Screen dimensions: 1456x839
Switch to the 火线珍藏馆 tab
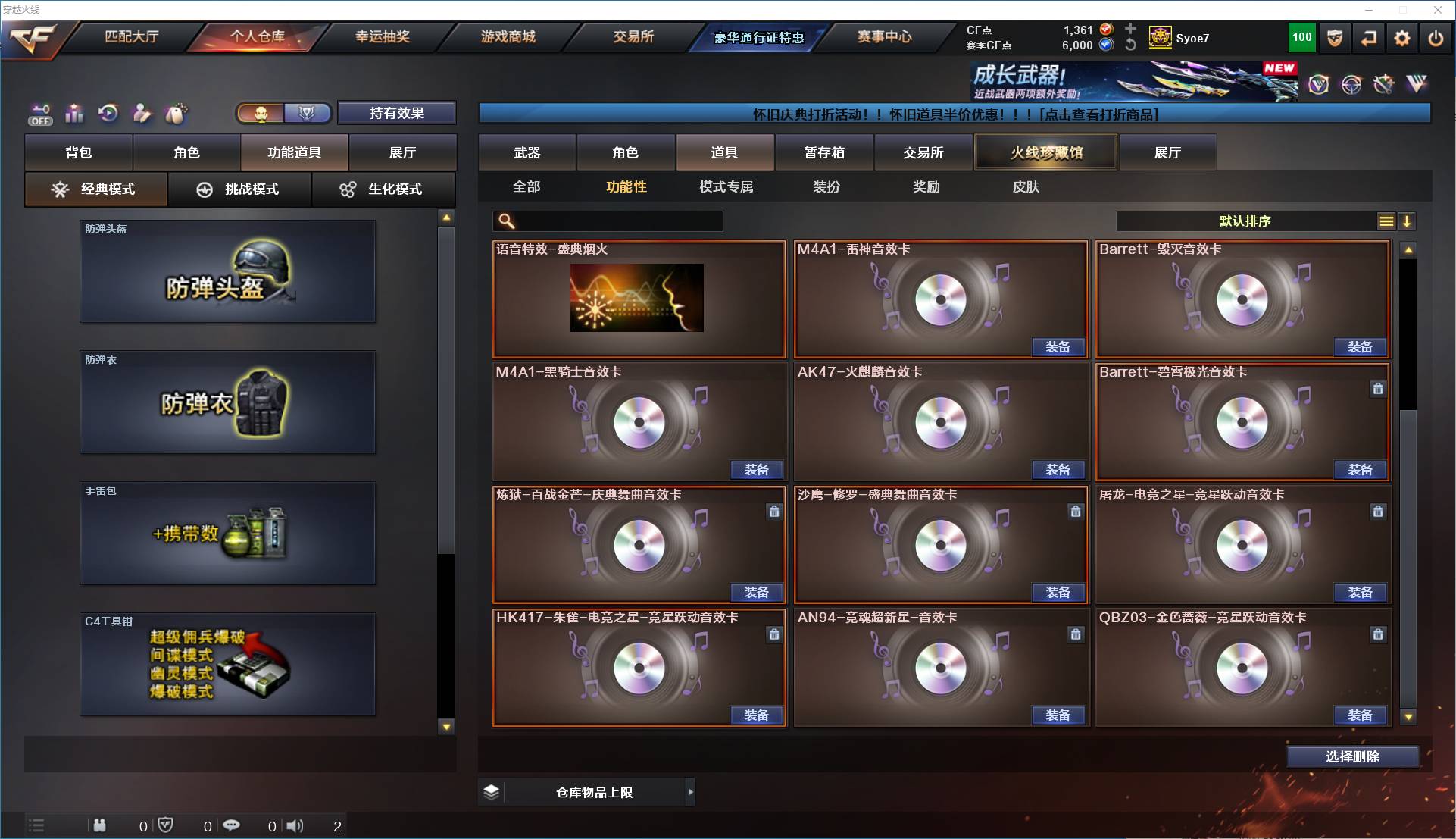1046,152
